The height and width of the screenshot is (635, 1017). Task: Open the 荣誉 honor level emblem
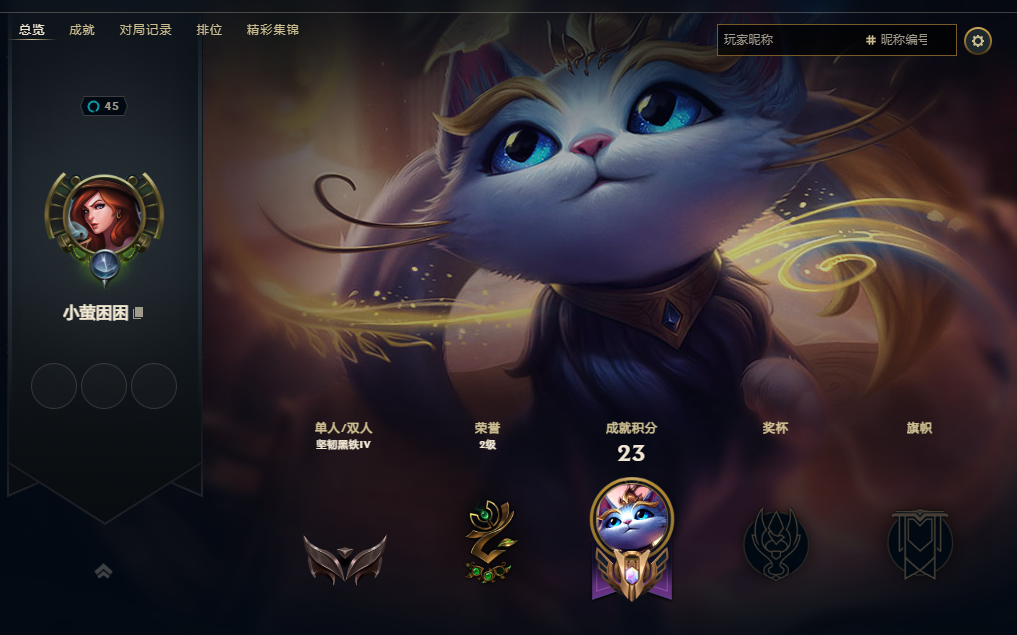[488, 542]
